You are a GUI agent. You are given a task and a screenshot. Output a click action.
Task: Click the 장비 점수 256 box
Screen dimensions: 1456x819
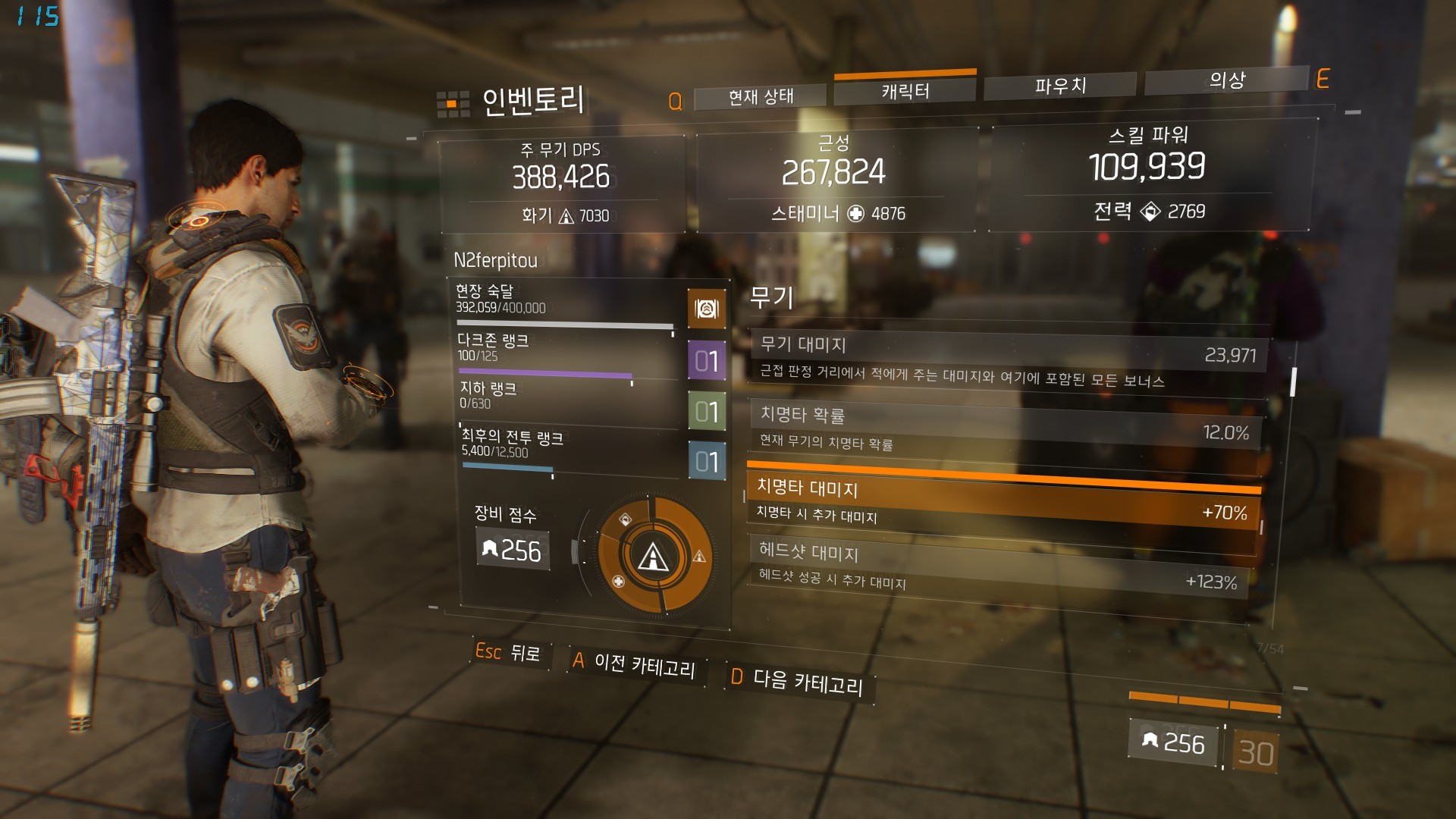point(513,551)
